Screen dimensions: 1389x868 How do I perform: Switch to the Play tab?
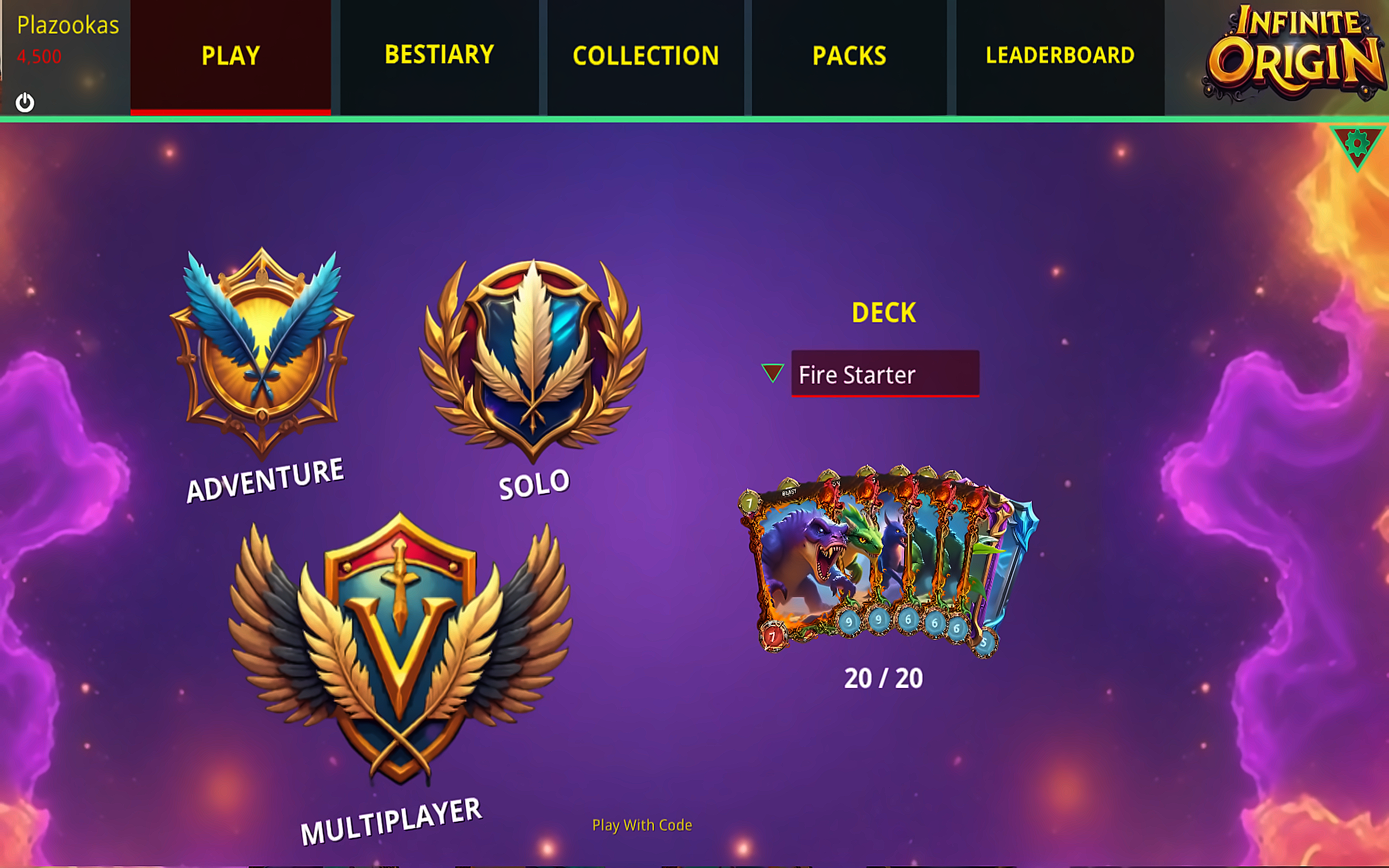point(230,56)
